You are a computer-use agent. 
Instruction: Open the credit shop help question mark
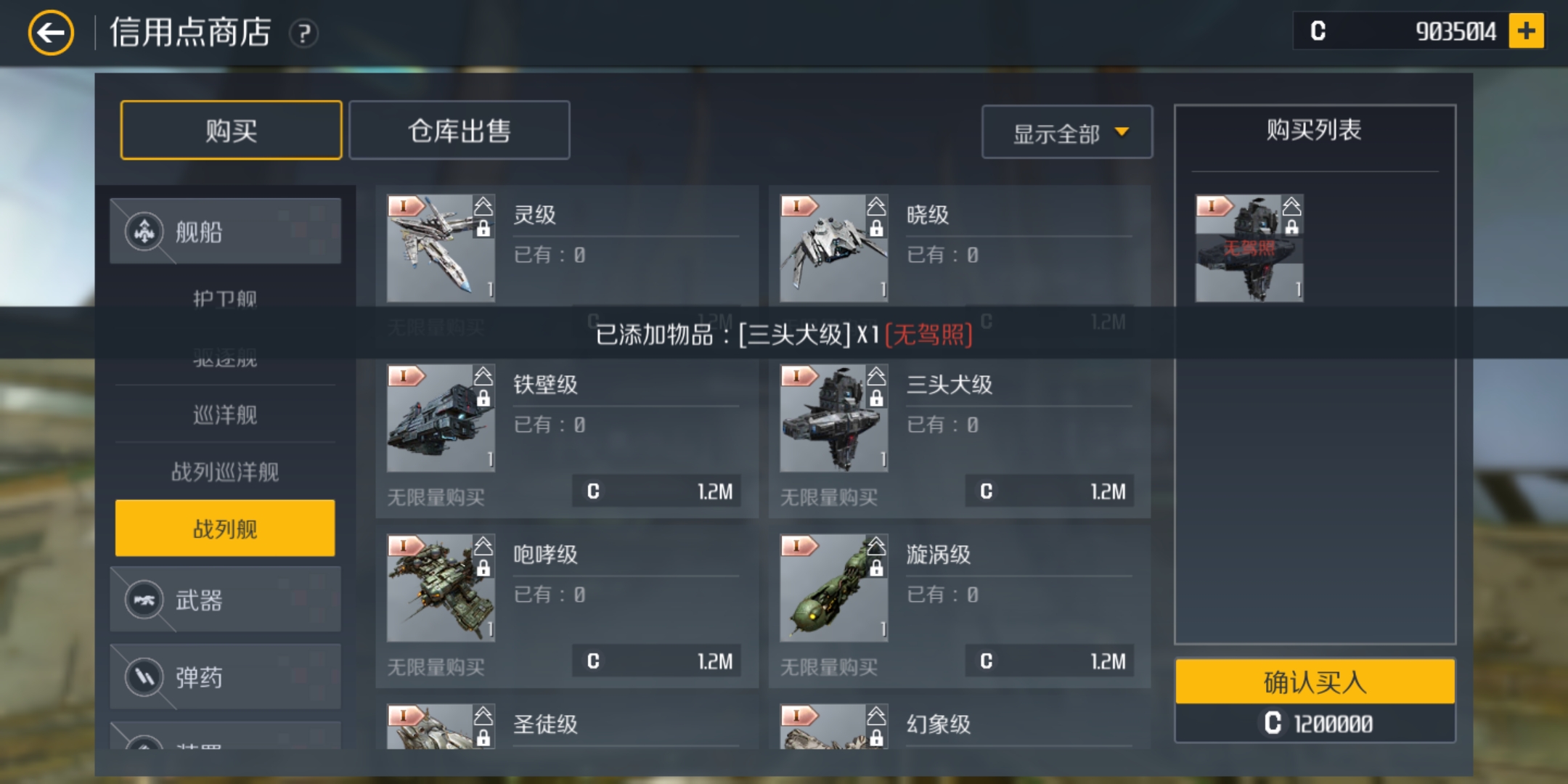tap(305, 34)
